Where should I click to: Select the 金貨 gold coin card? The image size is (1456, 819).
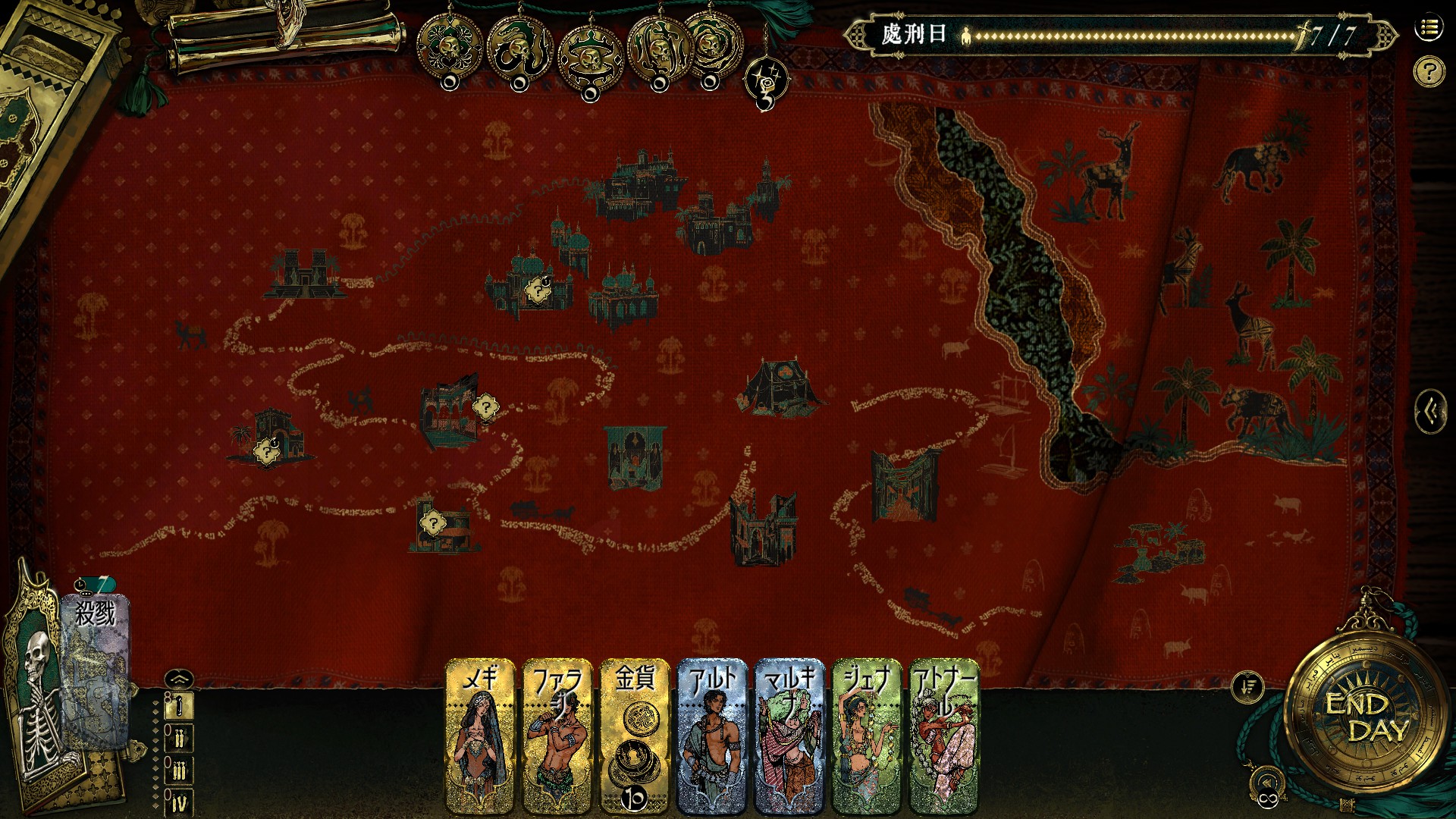(x=635, y=736)
